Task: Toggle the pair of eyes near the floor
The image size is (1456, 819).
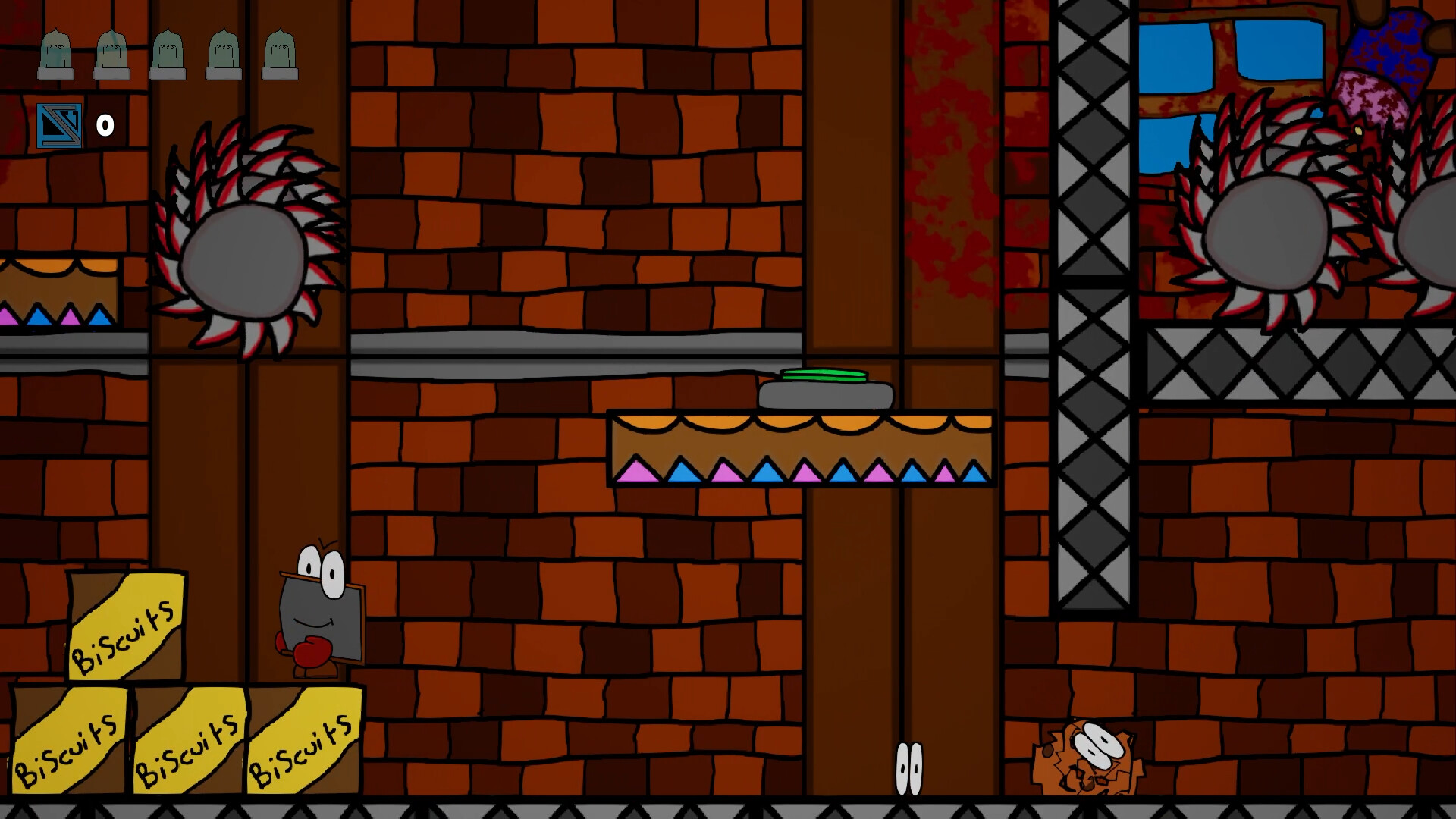Action: coord(908,768)
